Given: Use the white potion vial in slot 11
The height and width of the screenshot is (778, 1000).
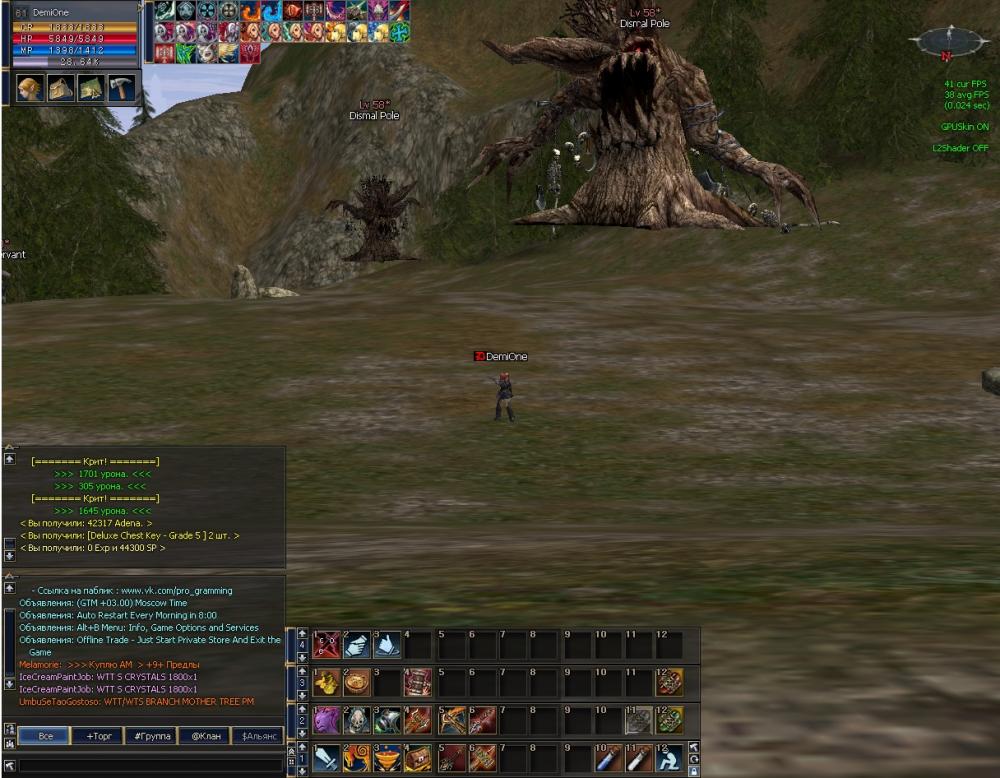Looking at the screenshot, I should coord(638,758).
